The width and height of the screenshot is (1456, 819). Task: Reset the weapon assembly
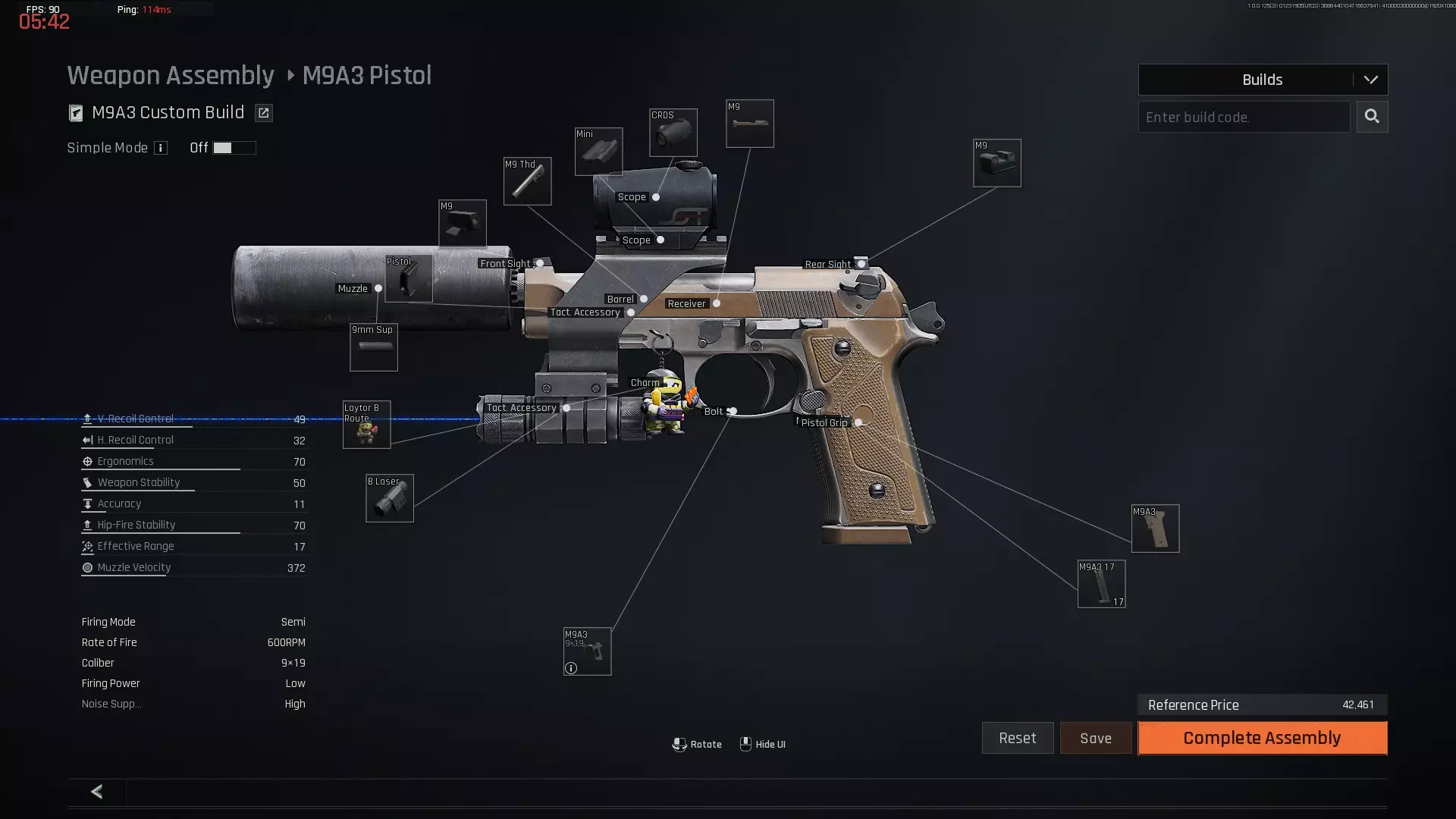1017,738
